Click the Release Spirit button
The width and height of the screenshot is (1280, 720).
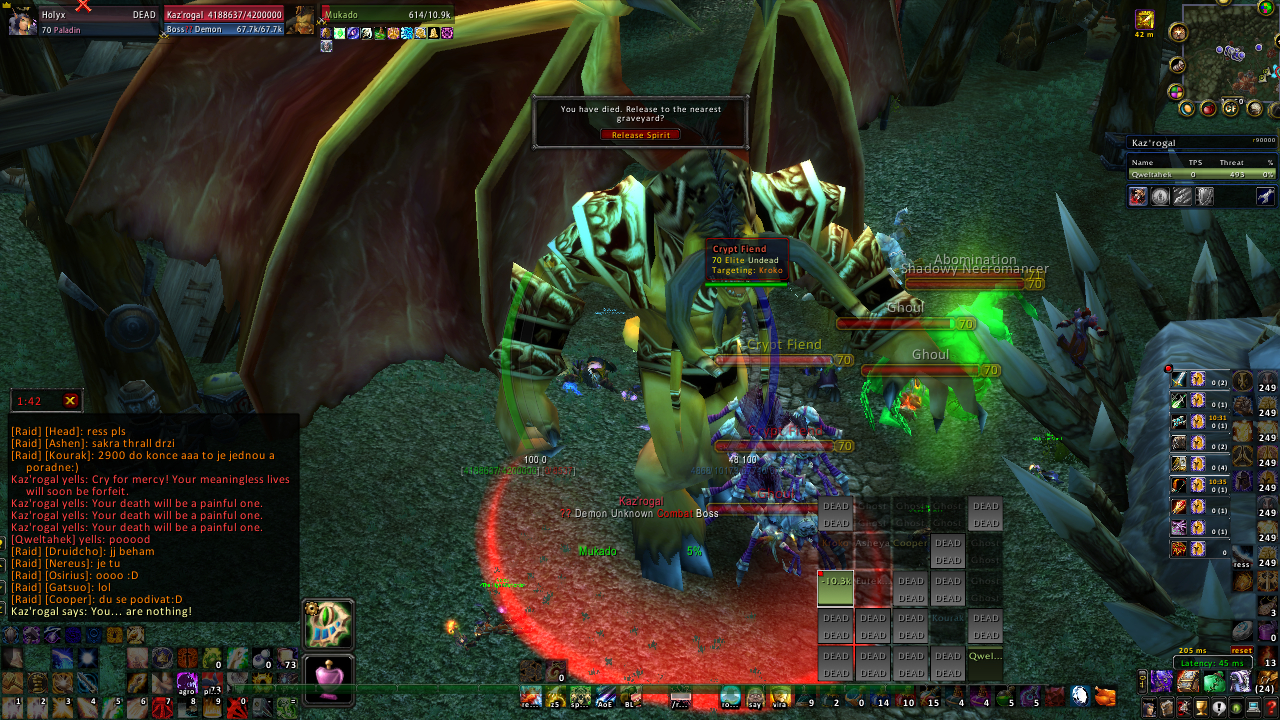coord(640,135)
